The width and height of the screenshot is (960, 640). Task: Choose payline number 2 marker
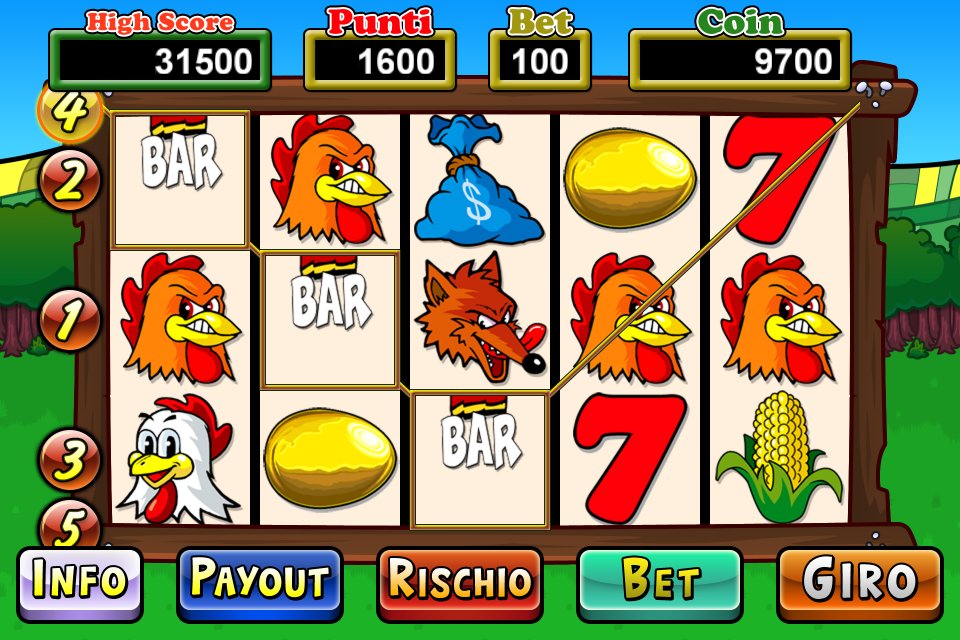click(x=70, y=181)
